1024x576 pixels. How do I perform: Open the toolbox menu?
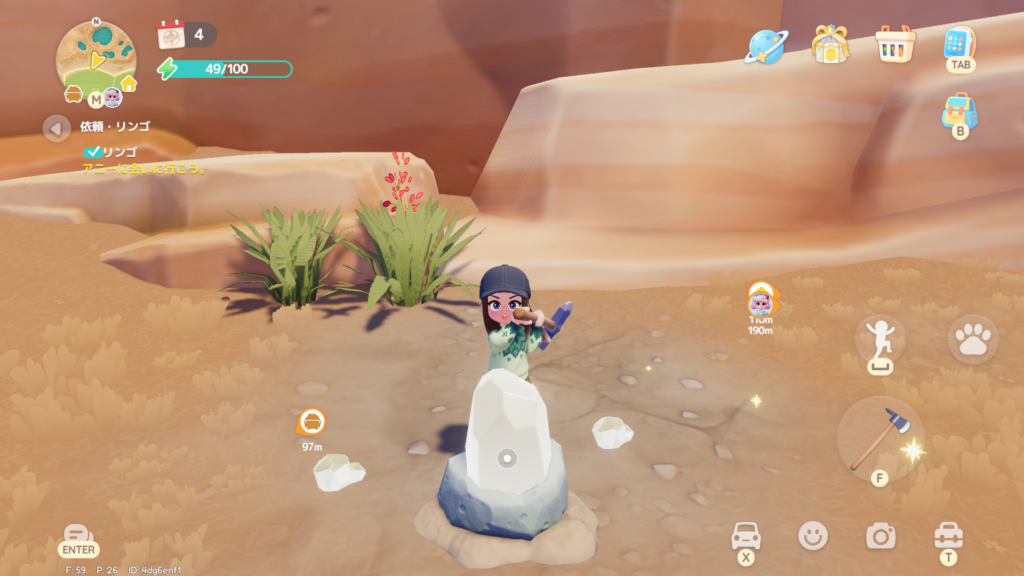[948, 535]
